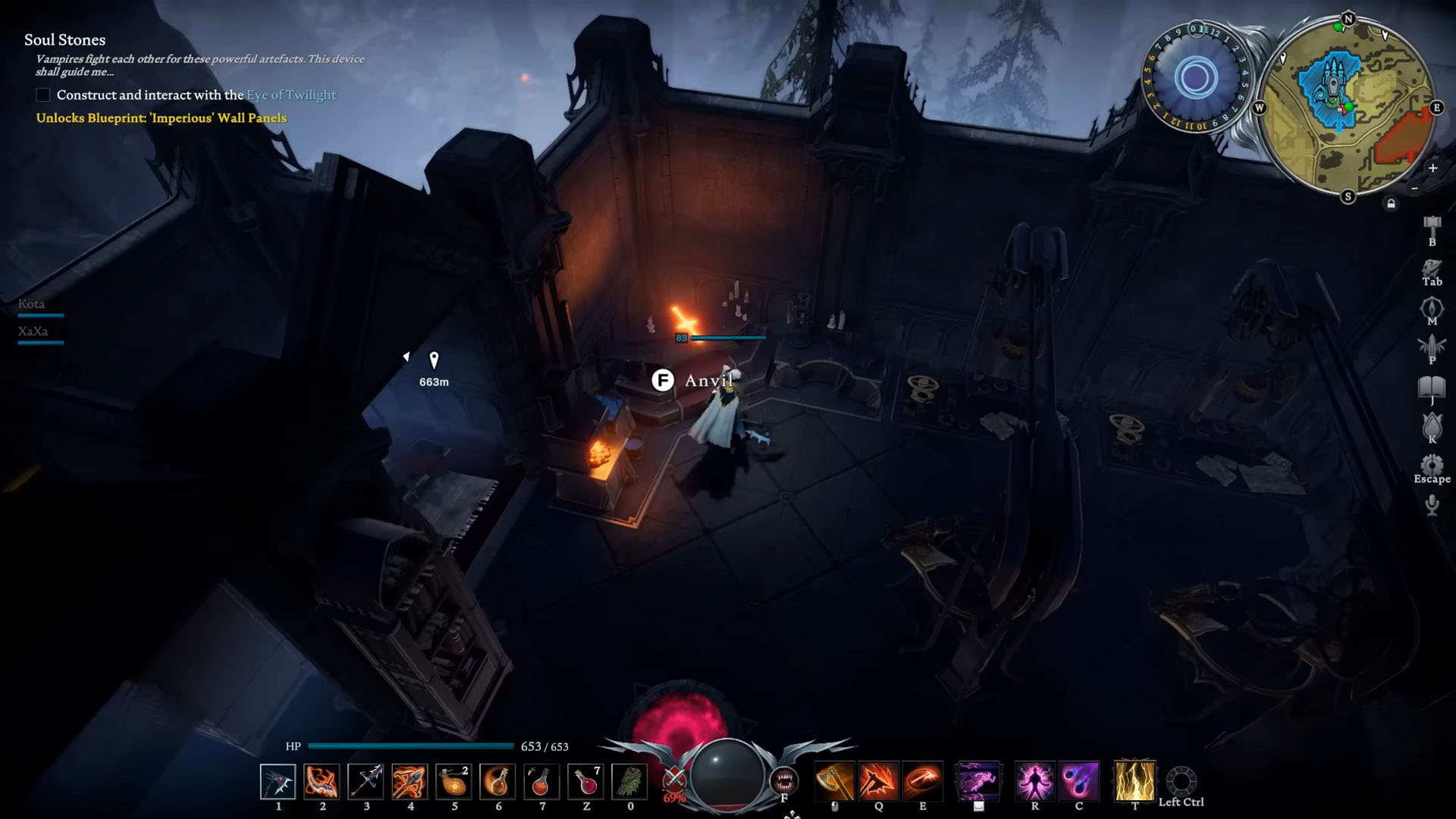This screenshot has width=1456, height=819.
Task: Check the Eye of Twilight objective box
Action: (x=43, y=95)
